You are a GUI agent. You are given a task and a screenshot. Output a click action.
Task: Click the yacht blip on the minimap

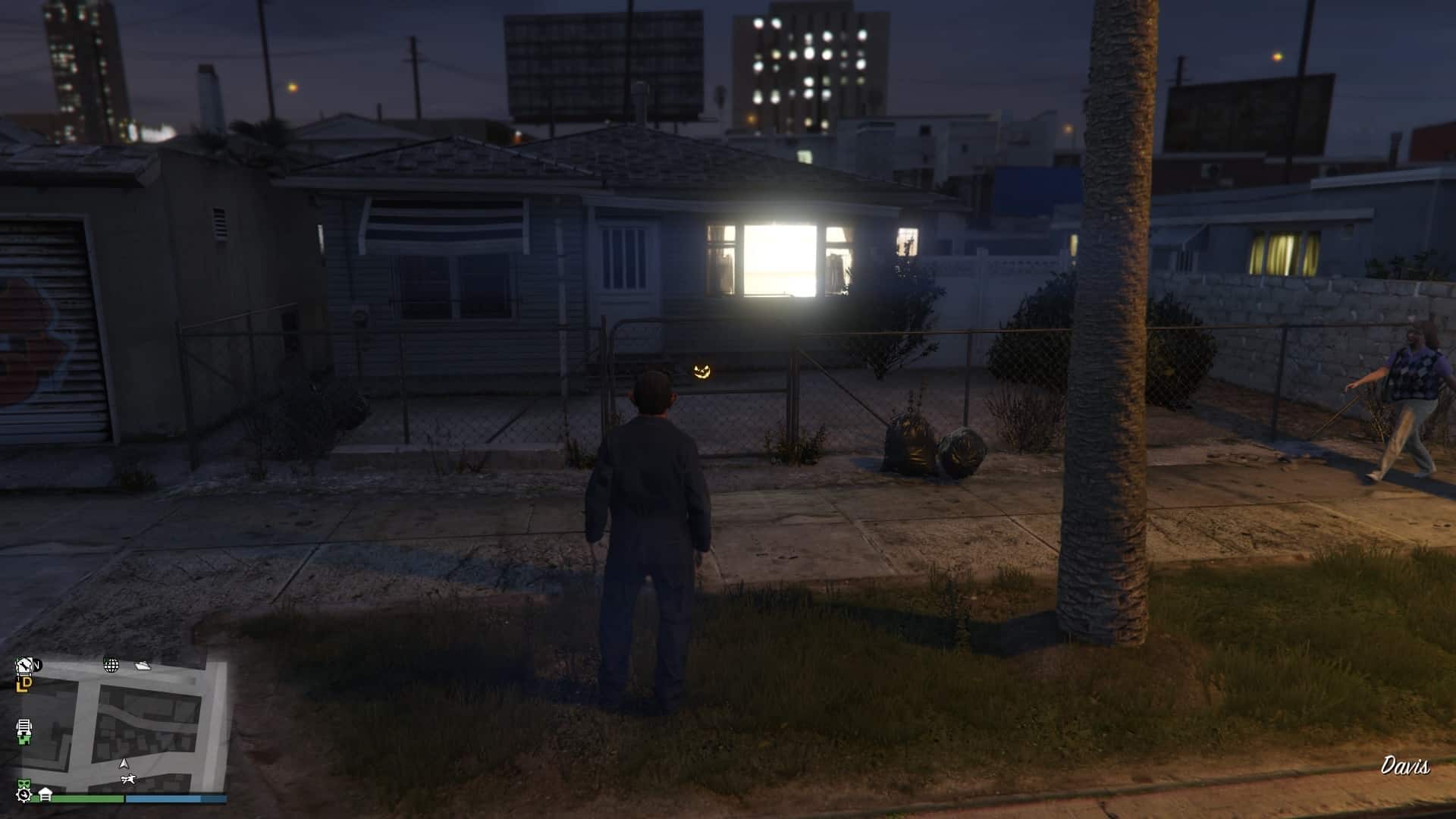[143, 665]
